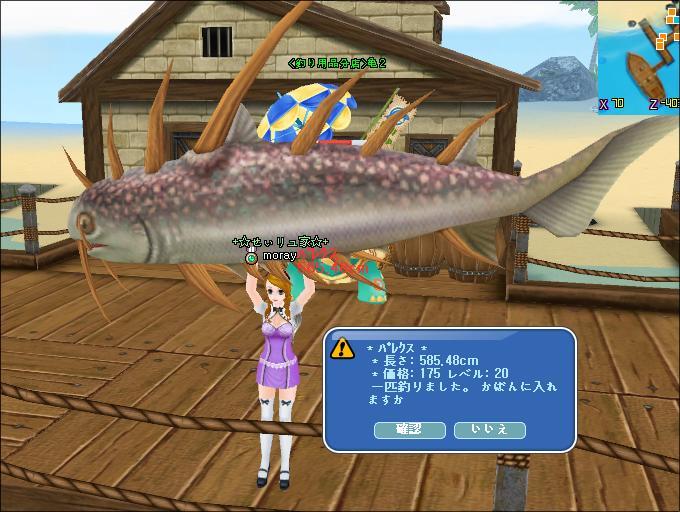Screen dimensions: 680x512
Task: Choose いいえ to decline keeping the fish
Action: point(489,430)
